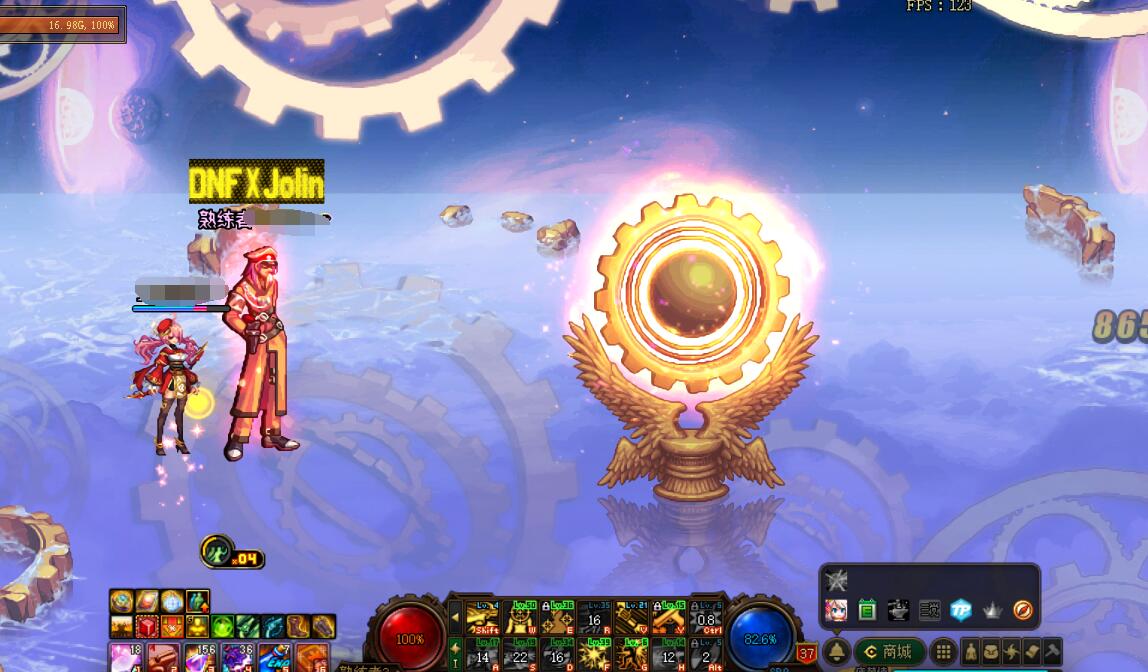
Task: Click the red cube buff icon
Action: (x=148, y=627)
